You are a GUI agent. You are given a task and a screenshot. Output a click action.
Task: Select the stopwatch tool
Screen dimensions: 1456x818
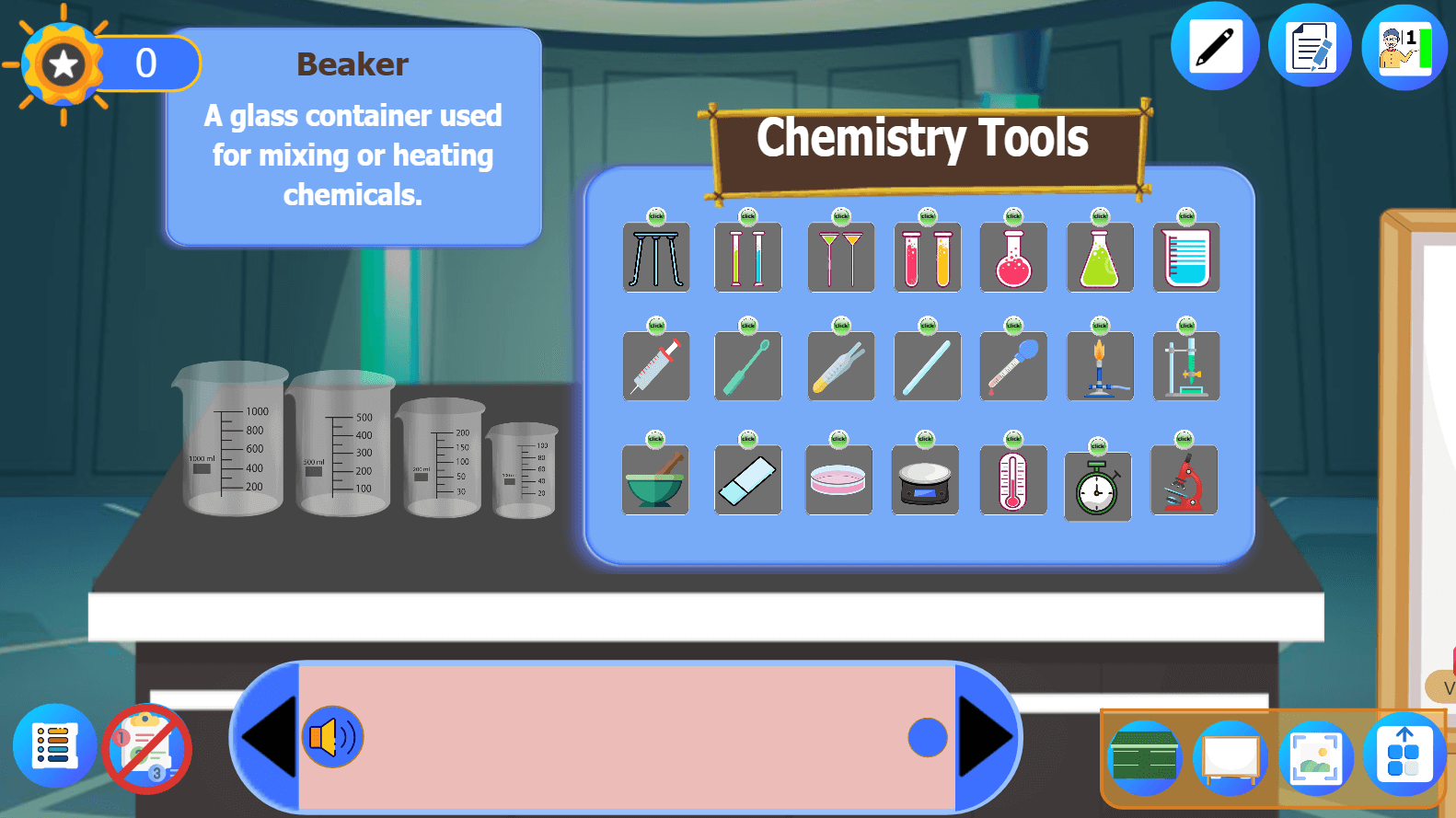[1097, 486]
